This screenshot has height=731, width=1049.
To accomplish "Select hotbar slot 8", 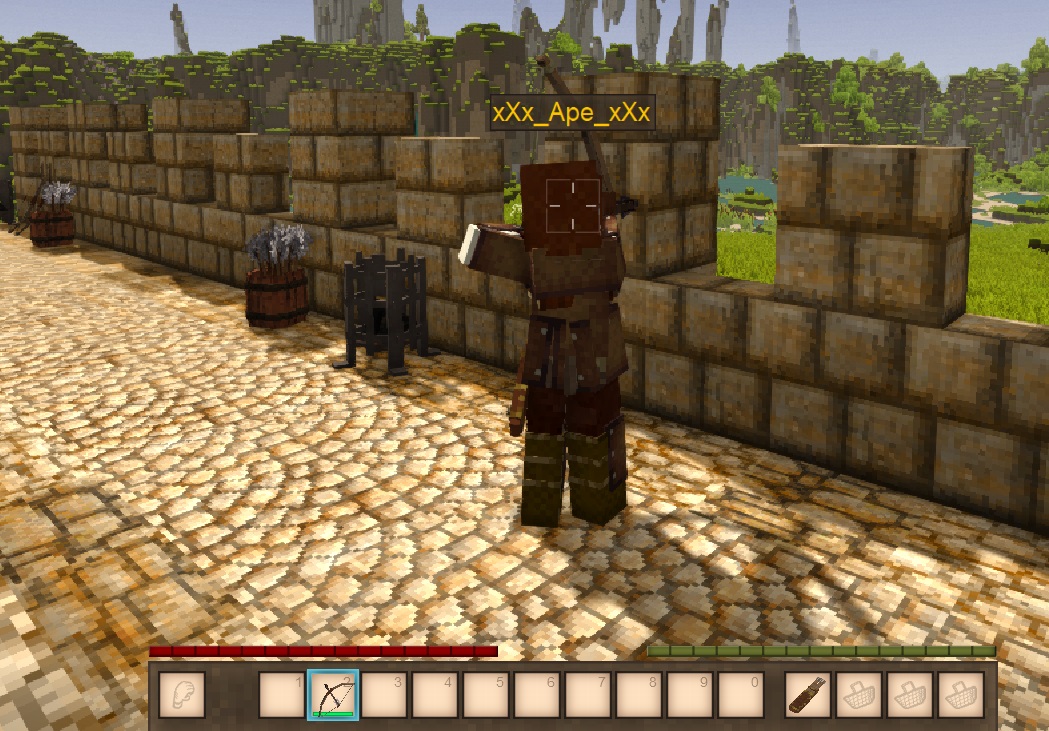I will [639, 694].
